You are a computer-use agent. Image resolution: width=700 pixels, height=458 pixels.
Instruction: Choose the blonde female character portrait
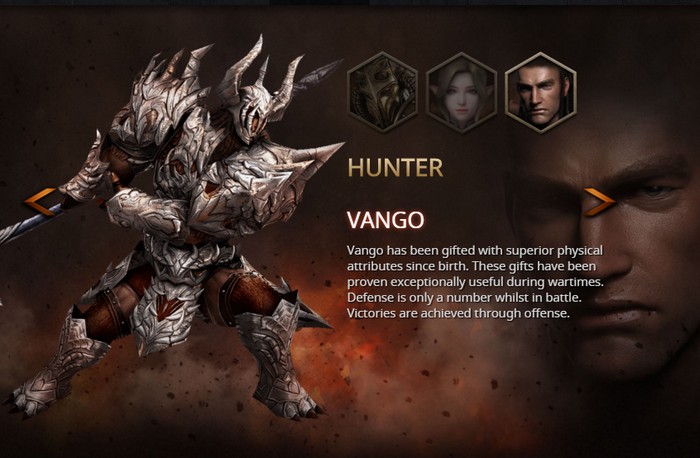pyautogui.click(x=461, y=93)
